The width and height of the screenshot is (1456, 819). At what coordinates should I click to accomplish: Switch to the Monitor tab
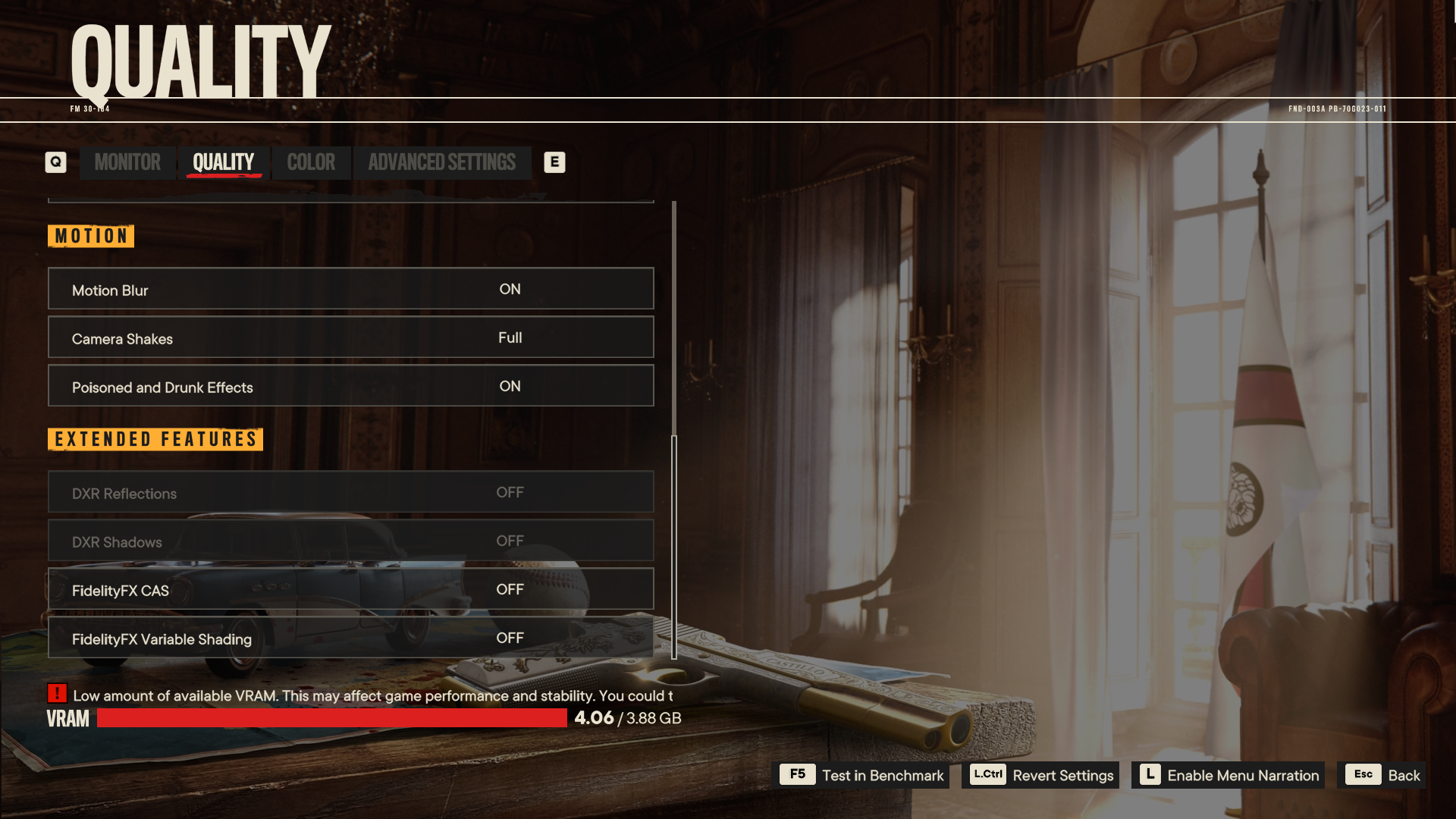[127, 162]
